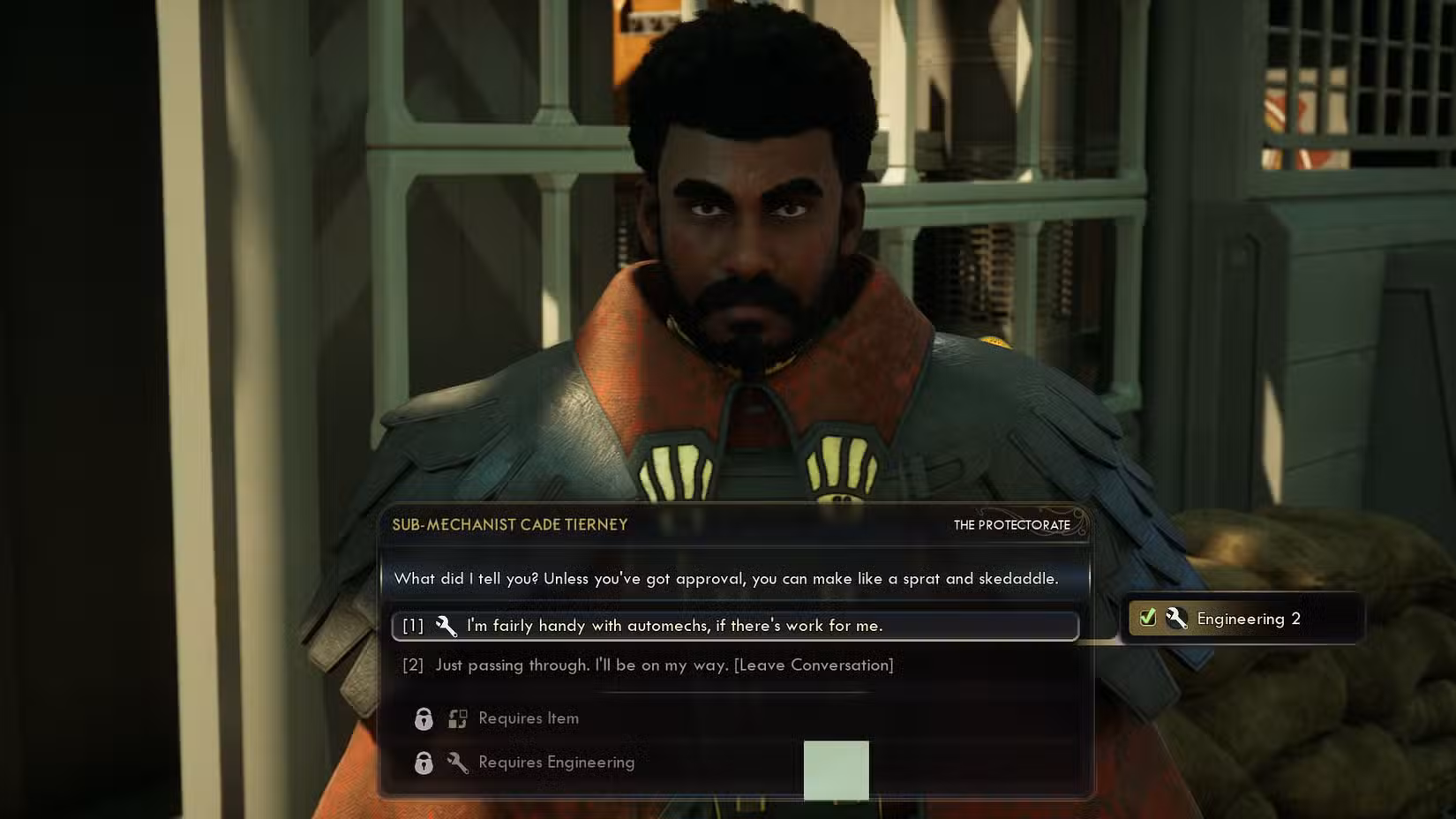The height and width of the screenshot is (819, 1456).
Task: Click the yellow marker on Cade's shoulder
Action: click(995, 340)
